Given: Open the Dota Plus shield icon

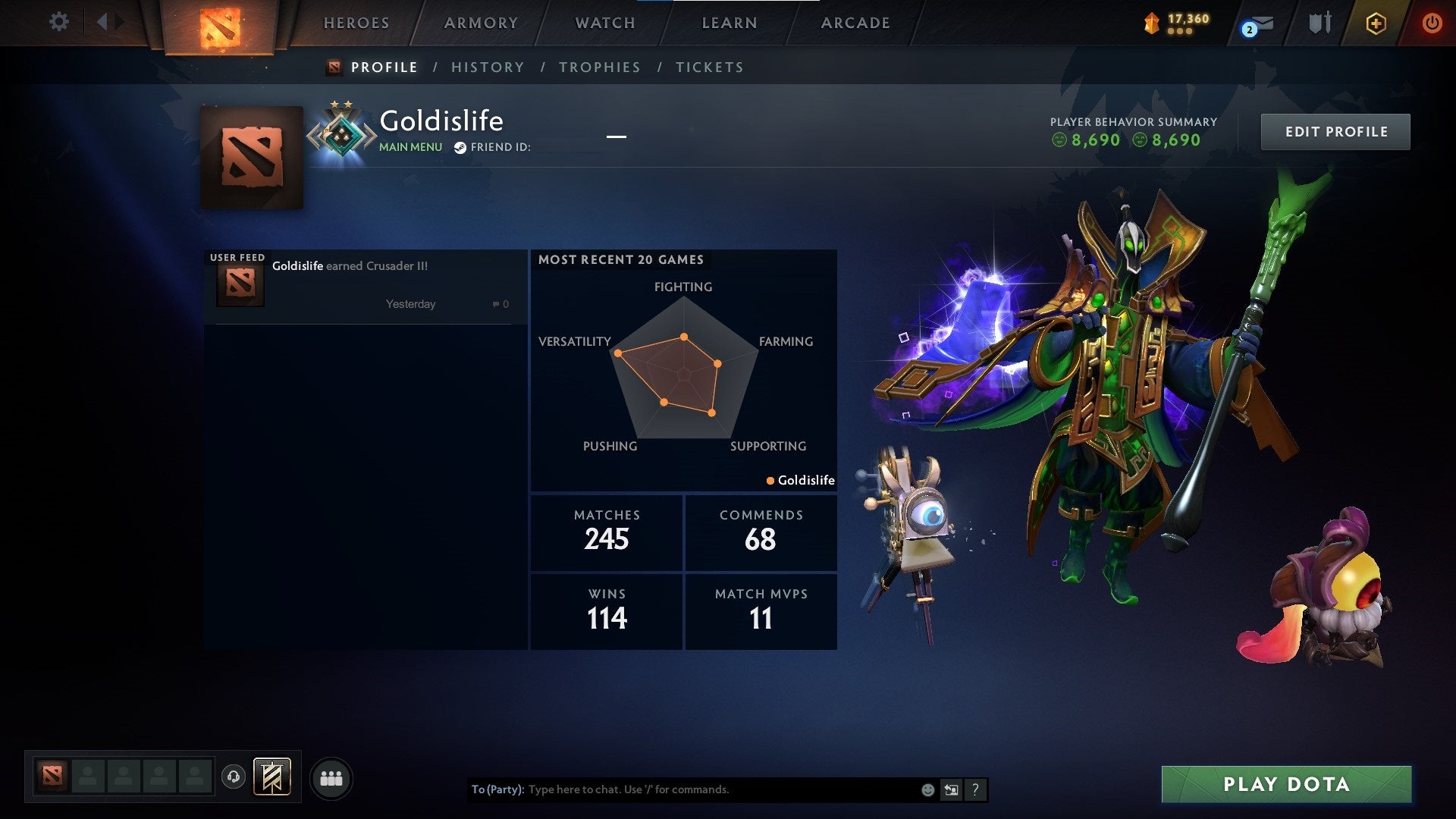Looking at the screenshot, I should point(1376,24).
